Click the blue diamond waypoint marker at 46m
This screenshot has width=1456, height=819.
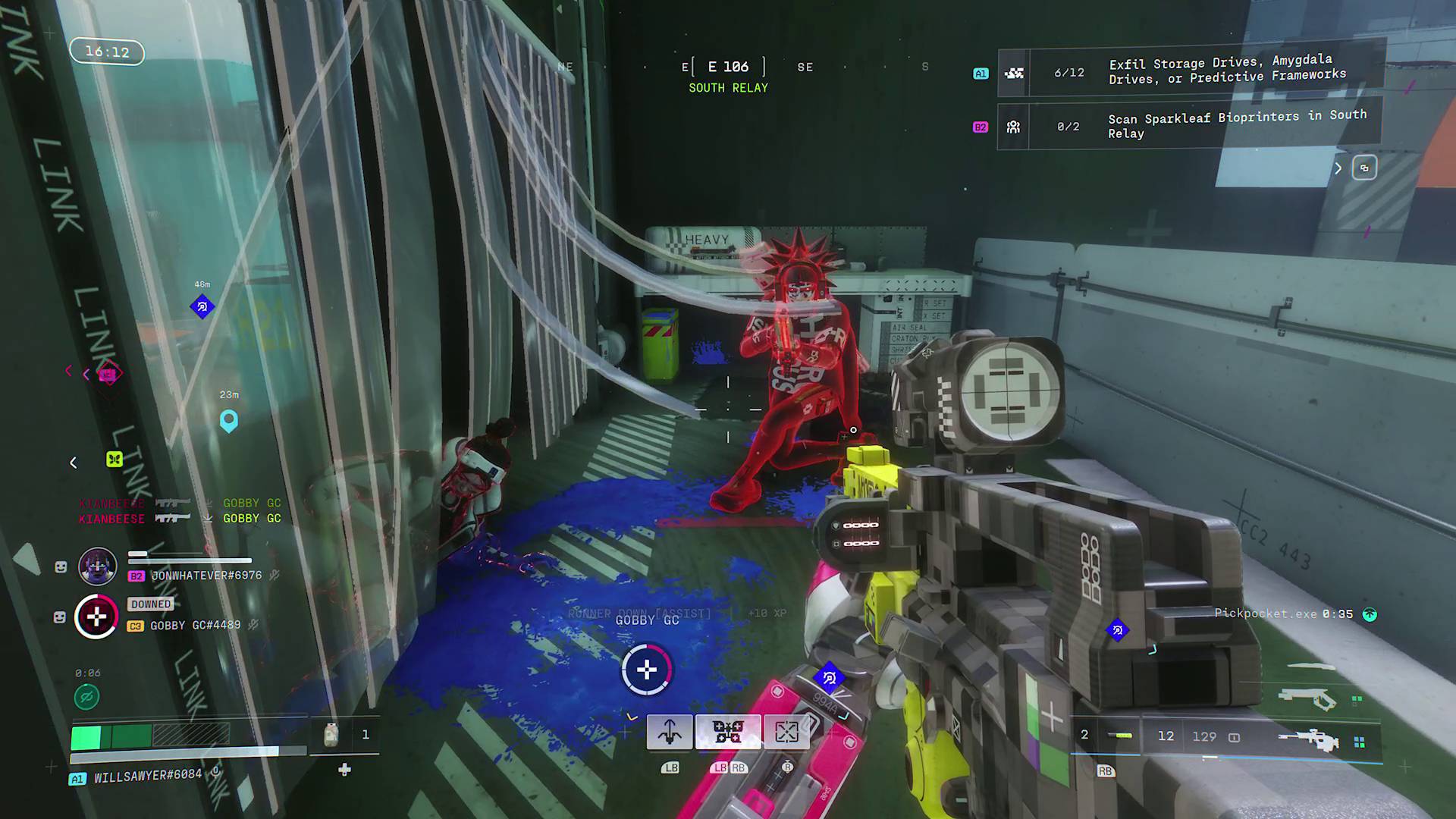pos(202,308)
